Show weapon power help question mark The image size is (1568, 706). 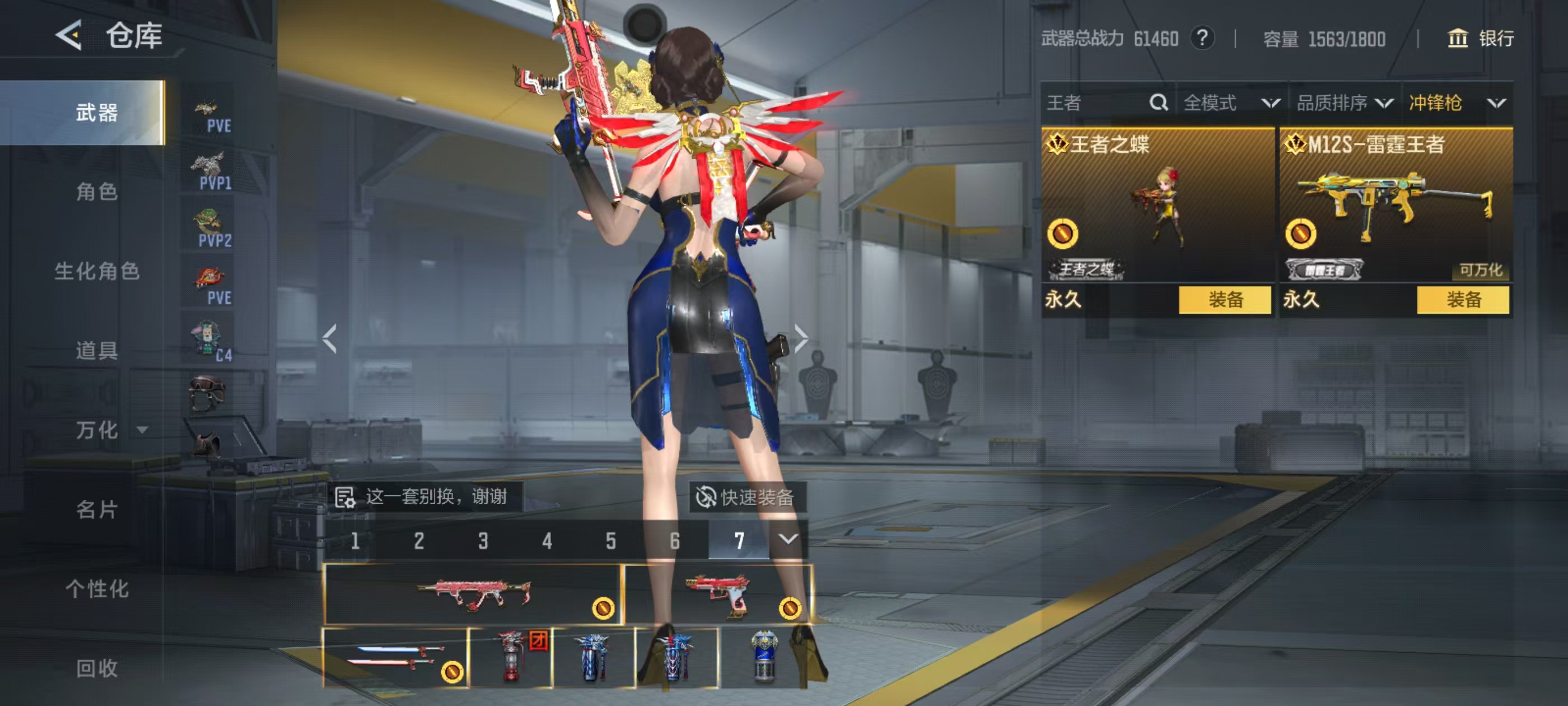(x=1202, y=38)
